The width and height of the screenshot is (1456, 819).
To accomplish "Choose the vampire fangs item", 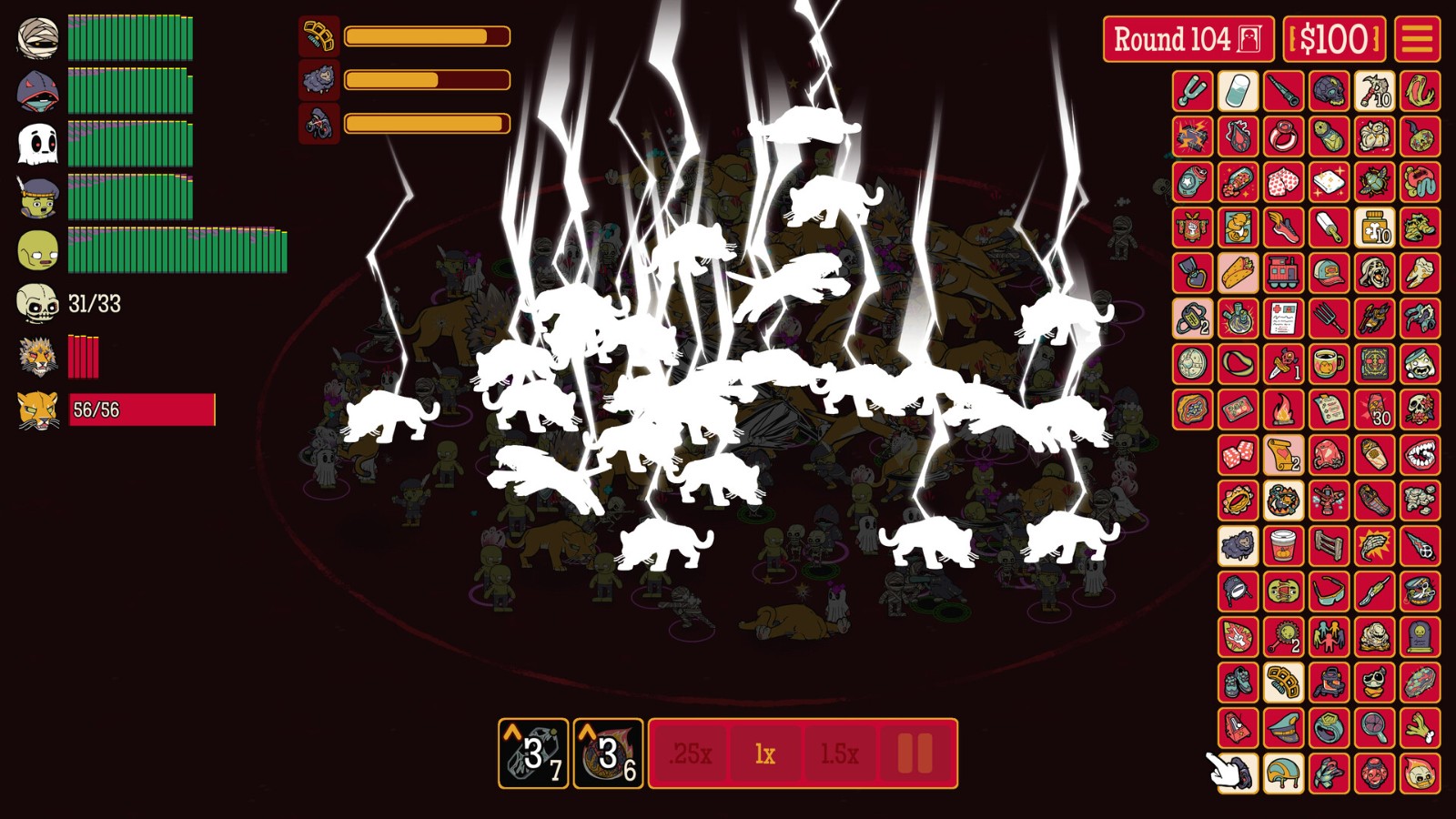I will (x=1420, y=455).
